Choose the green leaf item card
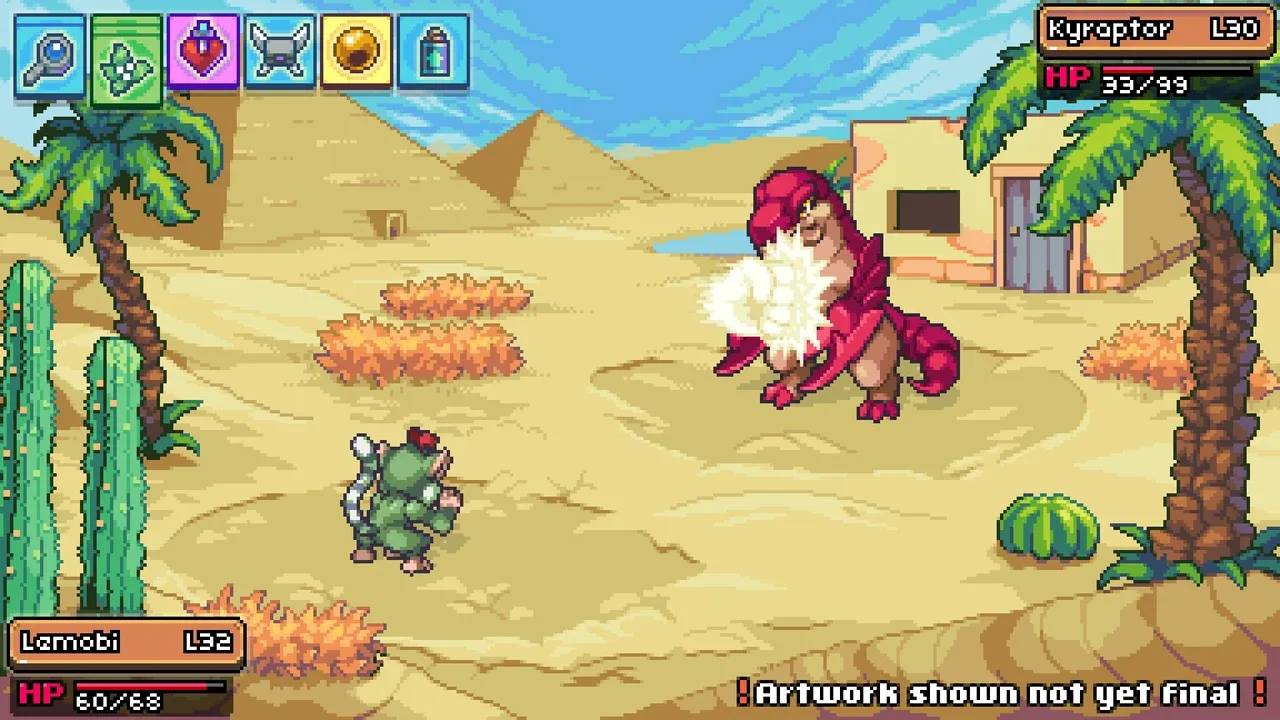This screenshot has height=720, width=1280. pos(126,60)
